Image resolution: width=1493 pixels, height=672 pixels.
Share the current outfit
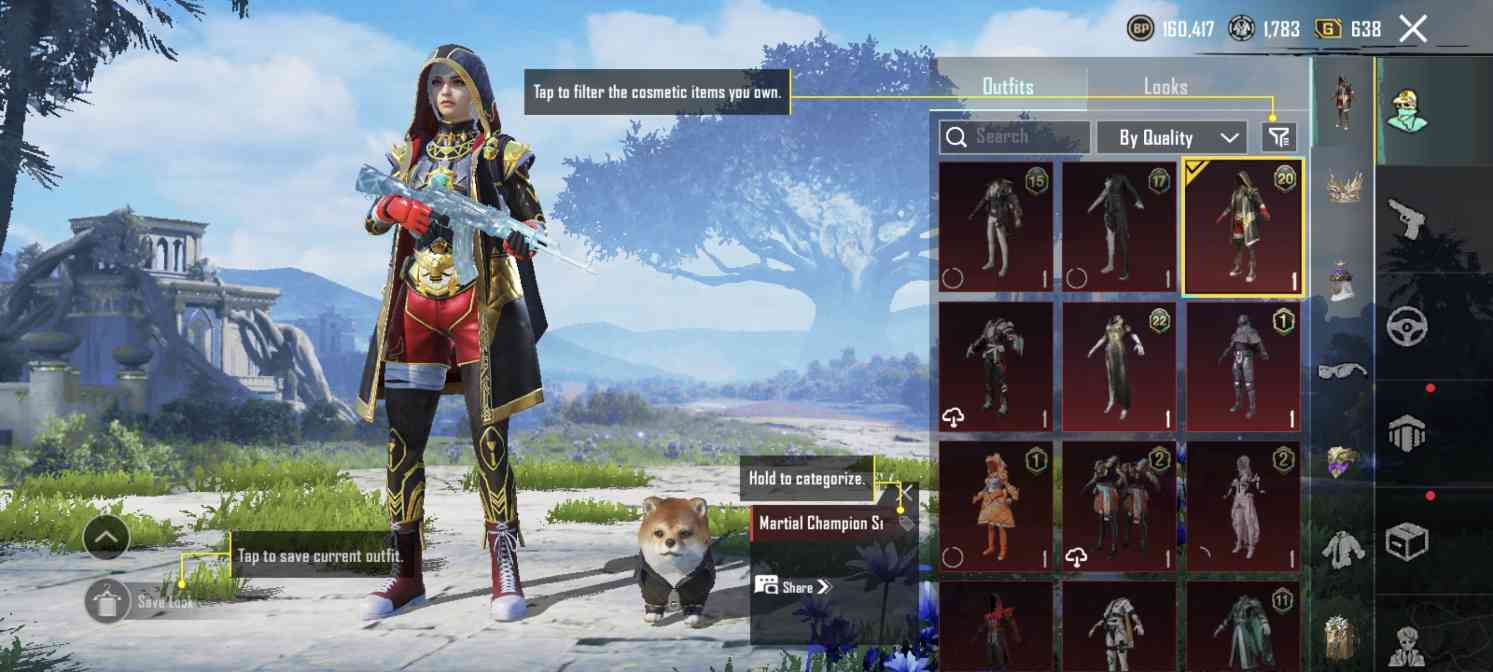(x=794, y=587)
